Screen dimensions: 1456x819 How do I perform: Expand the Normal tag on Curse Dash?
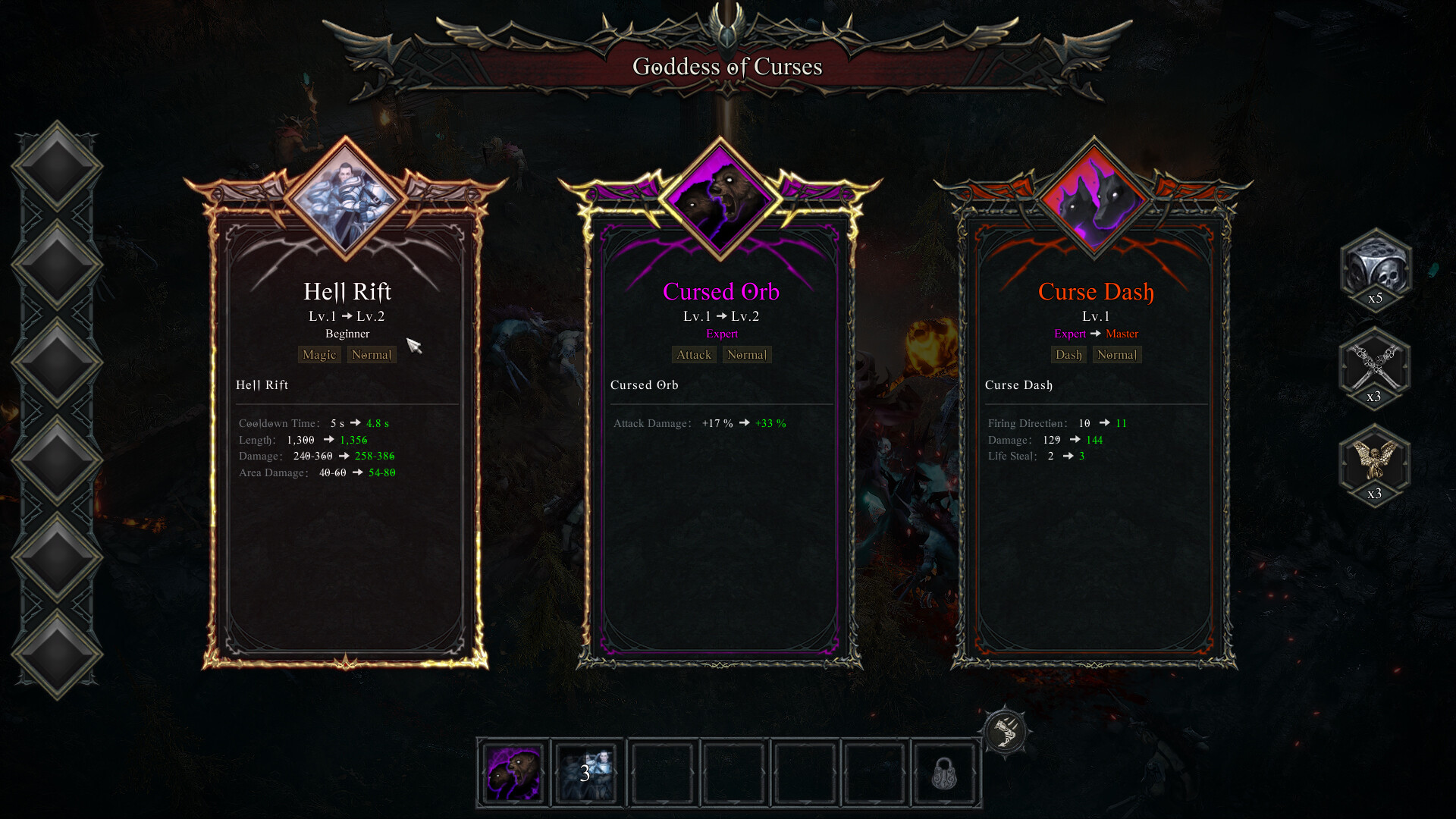pos(1116,354)
